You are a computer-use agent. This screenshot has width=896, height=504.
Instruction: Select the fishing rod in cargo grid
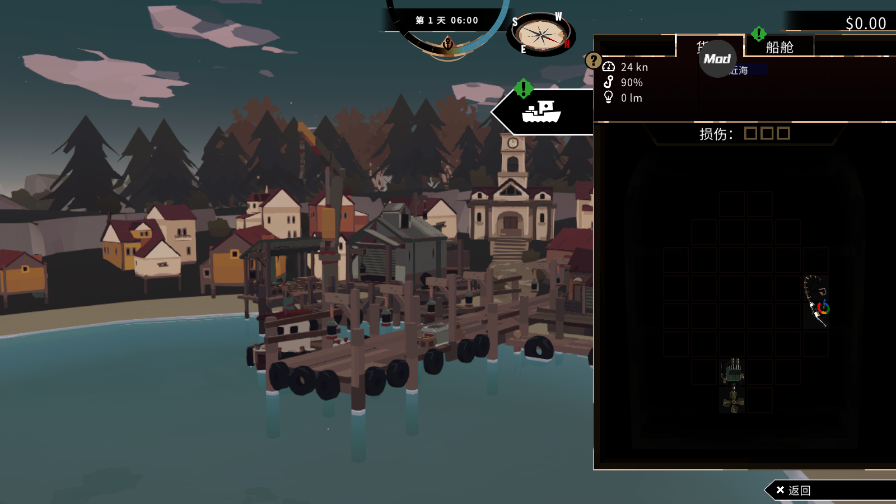[817, 300]
